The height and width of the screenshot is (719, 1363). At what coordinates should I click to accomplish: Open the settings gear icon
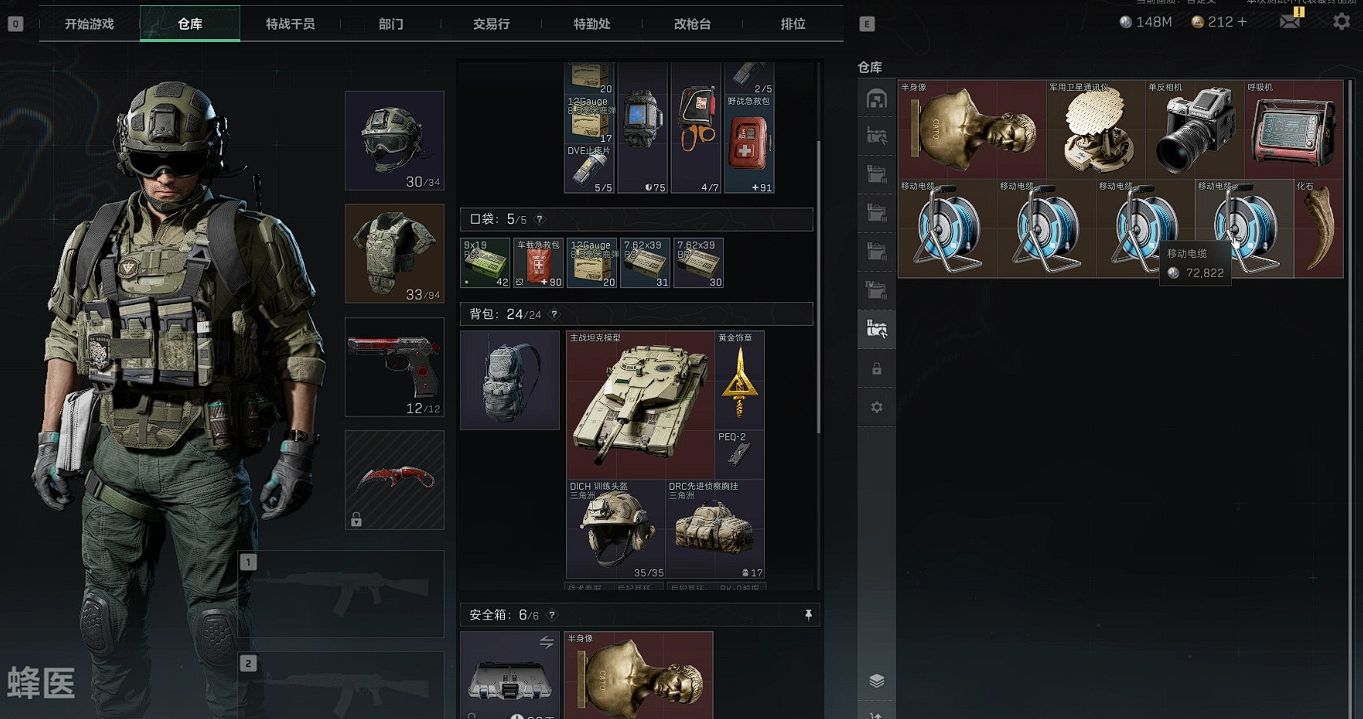[x=1341, y=21]
